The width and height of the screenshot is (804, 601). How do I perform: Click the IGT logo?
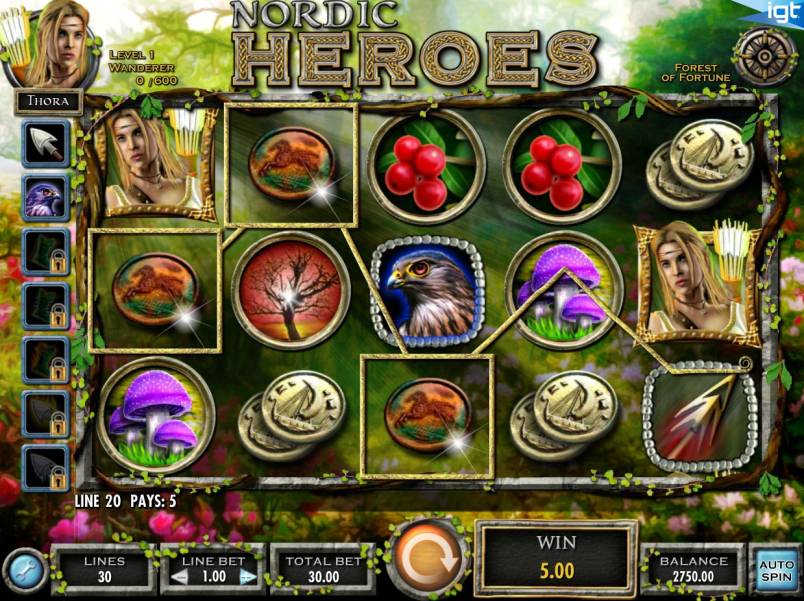(x=781, y=12)
